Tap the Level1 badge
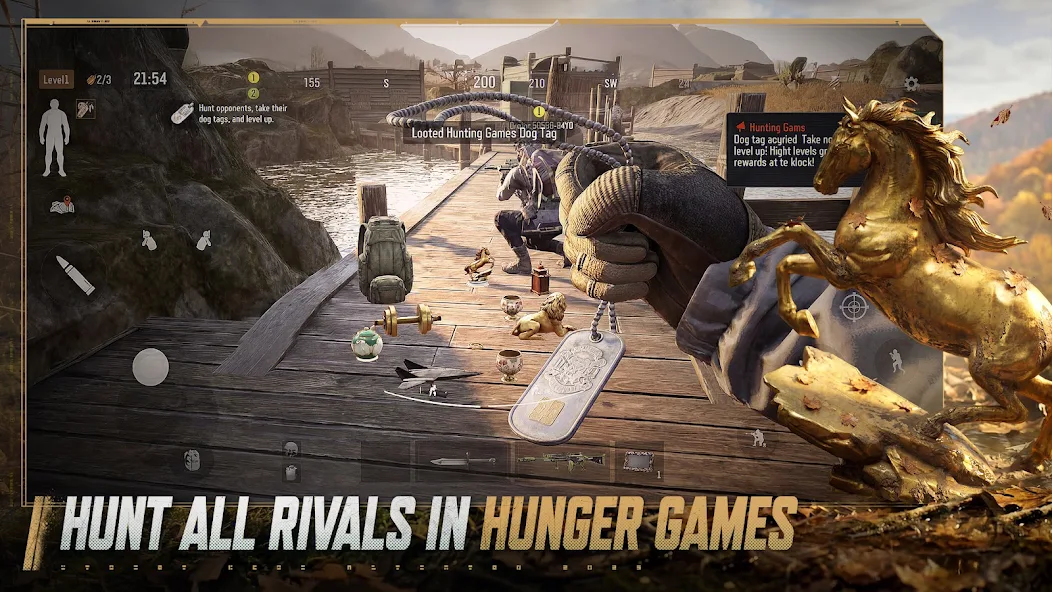This screenshot has height=592, width=1052. (56, 79)
